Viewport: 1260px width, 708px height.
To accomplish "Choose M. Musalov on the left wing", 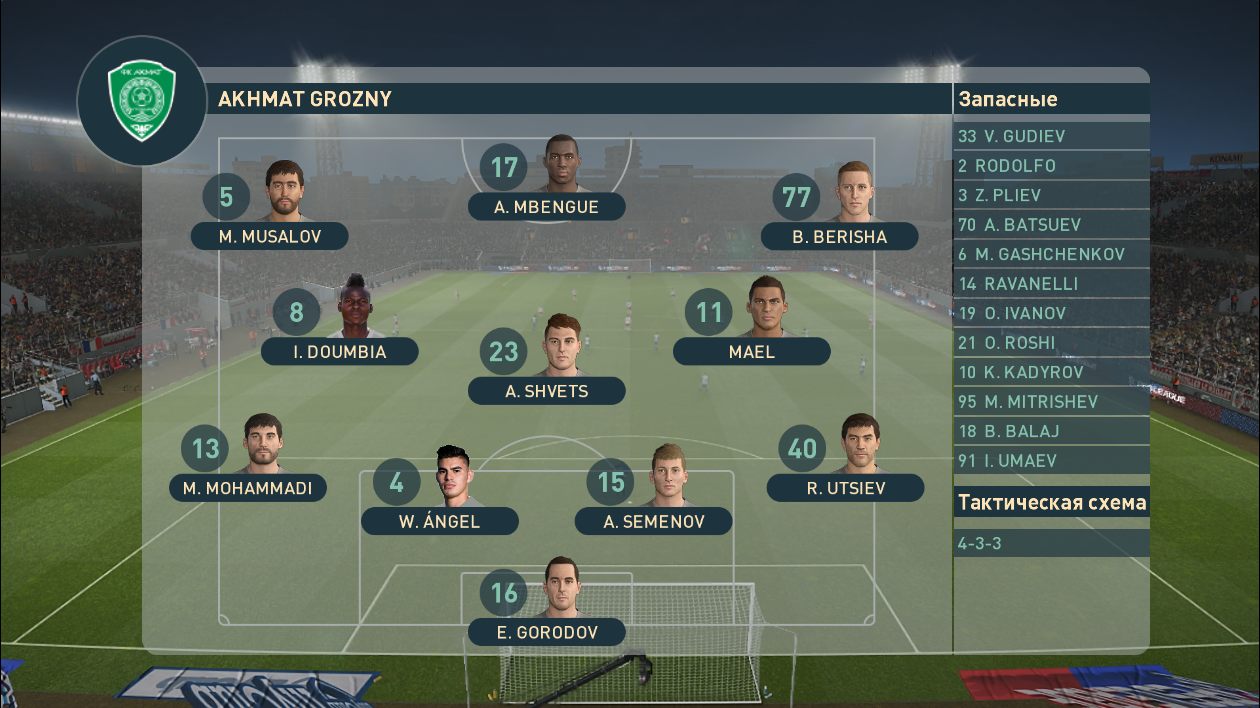I will (x=269, y=236).
